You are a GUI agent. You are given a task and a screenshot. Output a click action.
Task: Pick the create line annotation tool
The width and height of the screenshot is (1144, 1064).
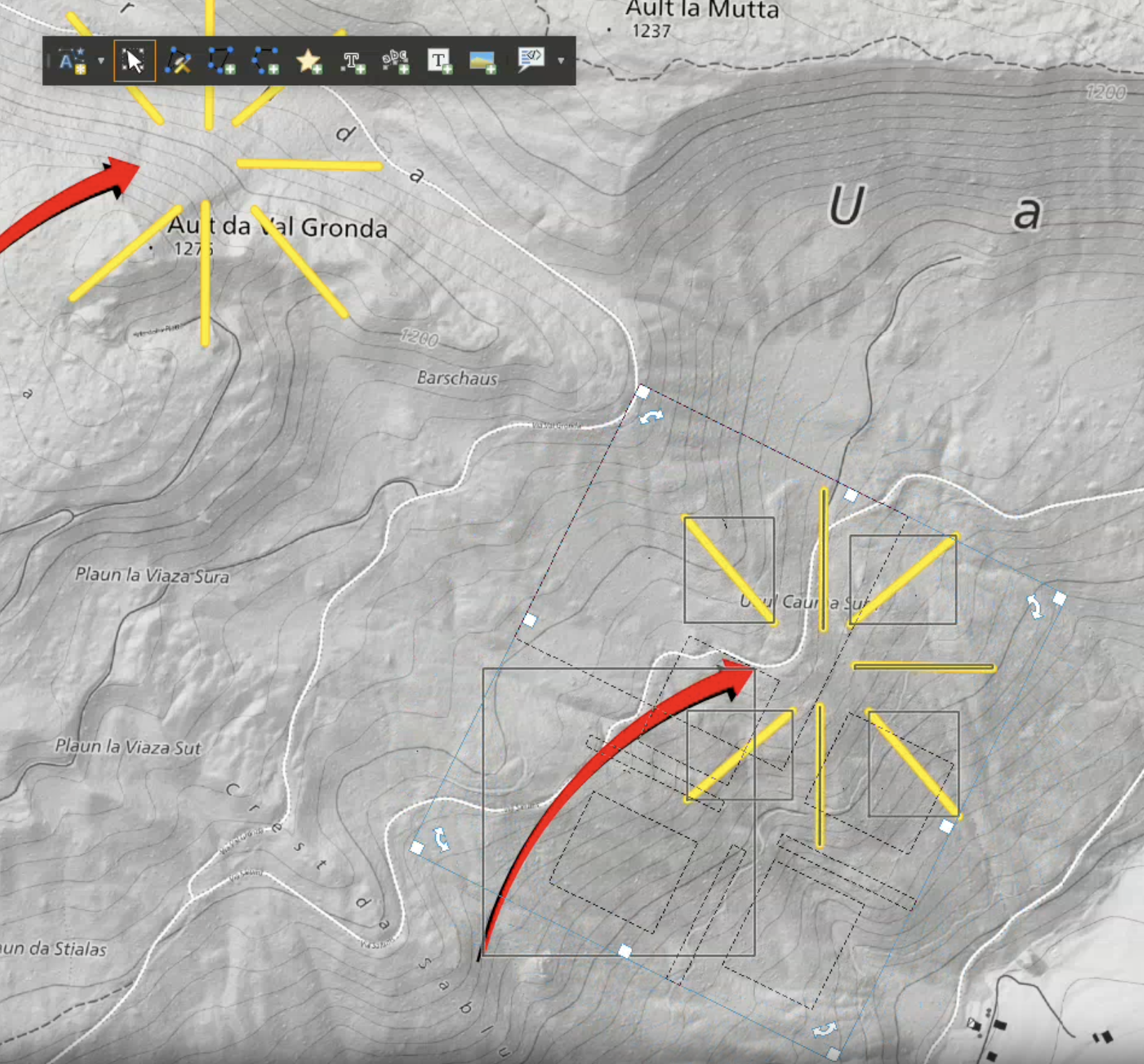pyautogui.click(x=265, y=61)
